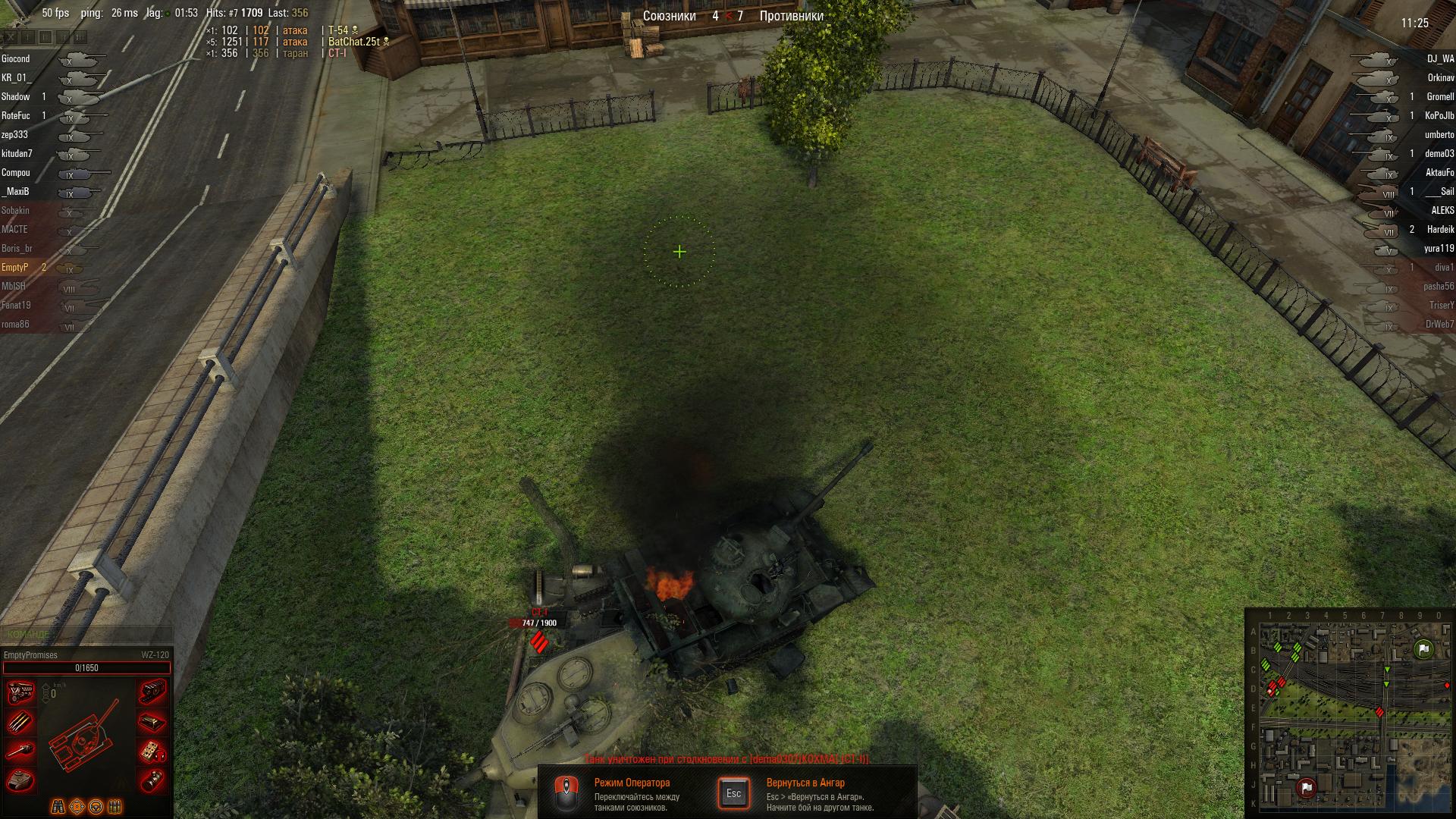Click the ammo rack shells icon
The height and width of the screenshot is (819, 1456).
pyautogui.click(x=20, y=722)
